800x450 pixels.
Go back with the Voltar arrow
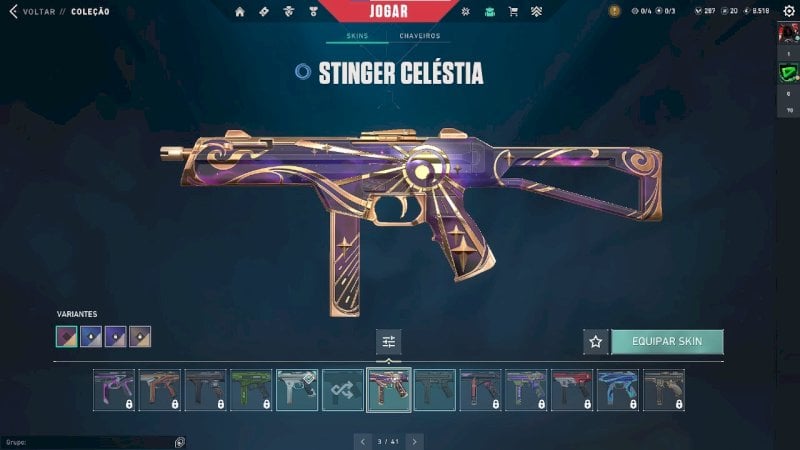(13, 11)
